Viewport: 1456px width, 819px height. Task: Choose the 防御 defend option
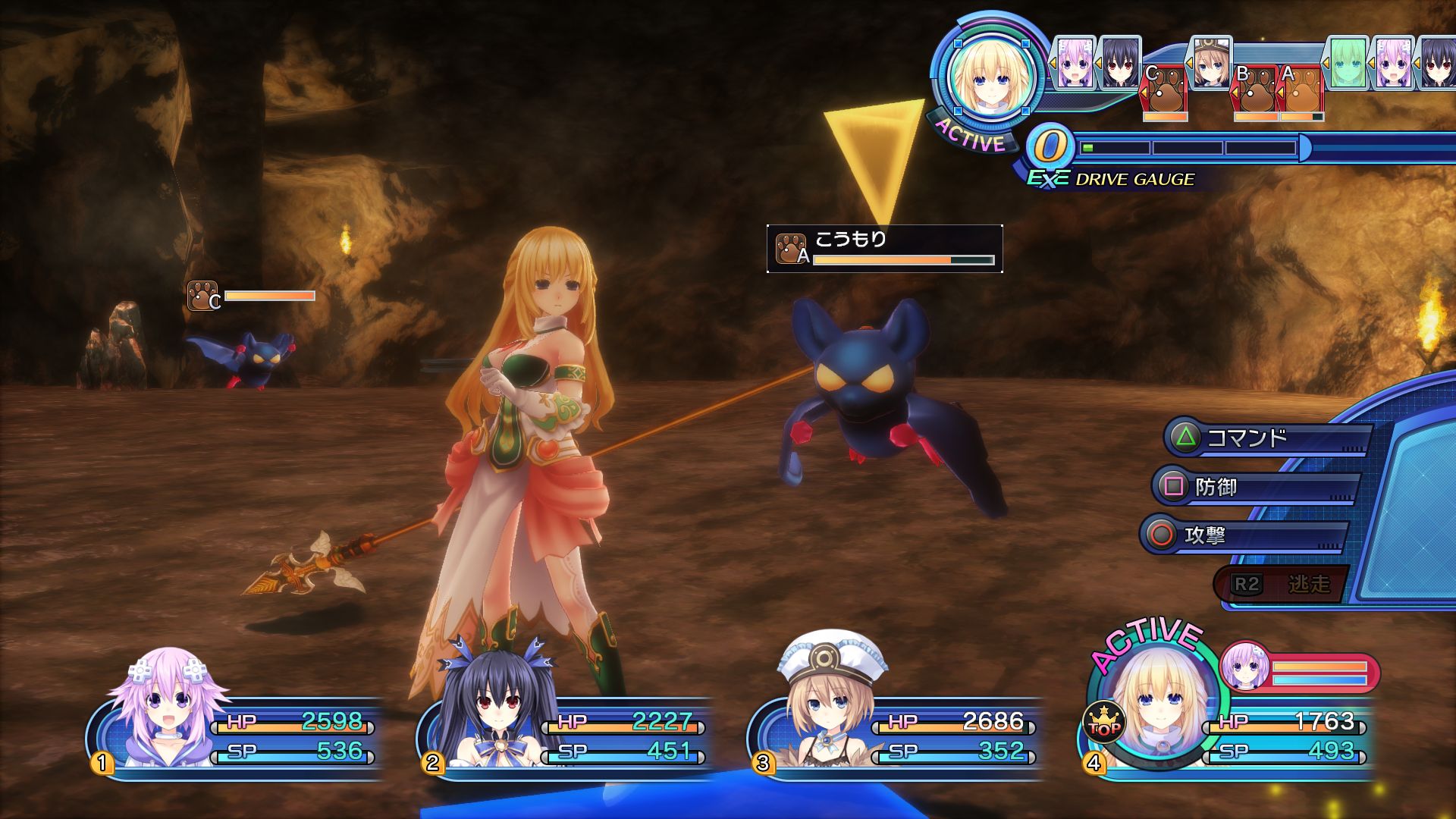(1255, 487)
